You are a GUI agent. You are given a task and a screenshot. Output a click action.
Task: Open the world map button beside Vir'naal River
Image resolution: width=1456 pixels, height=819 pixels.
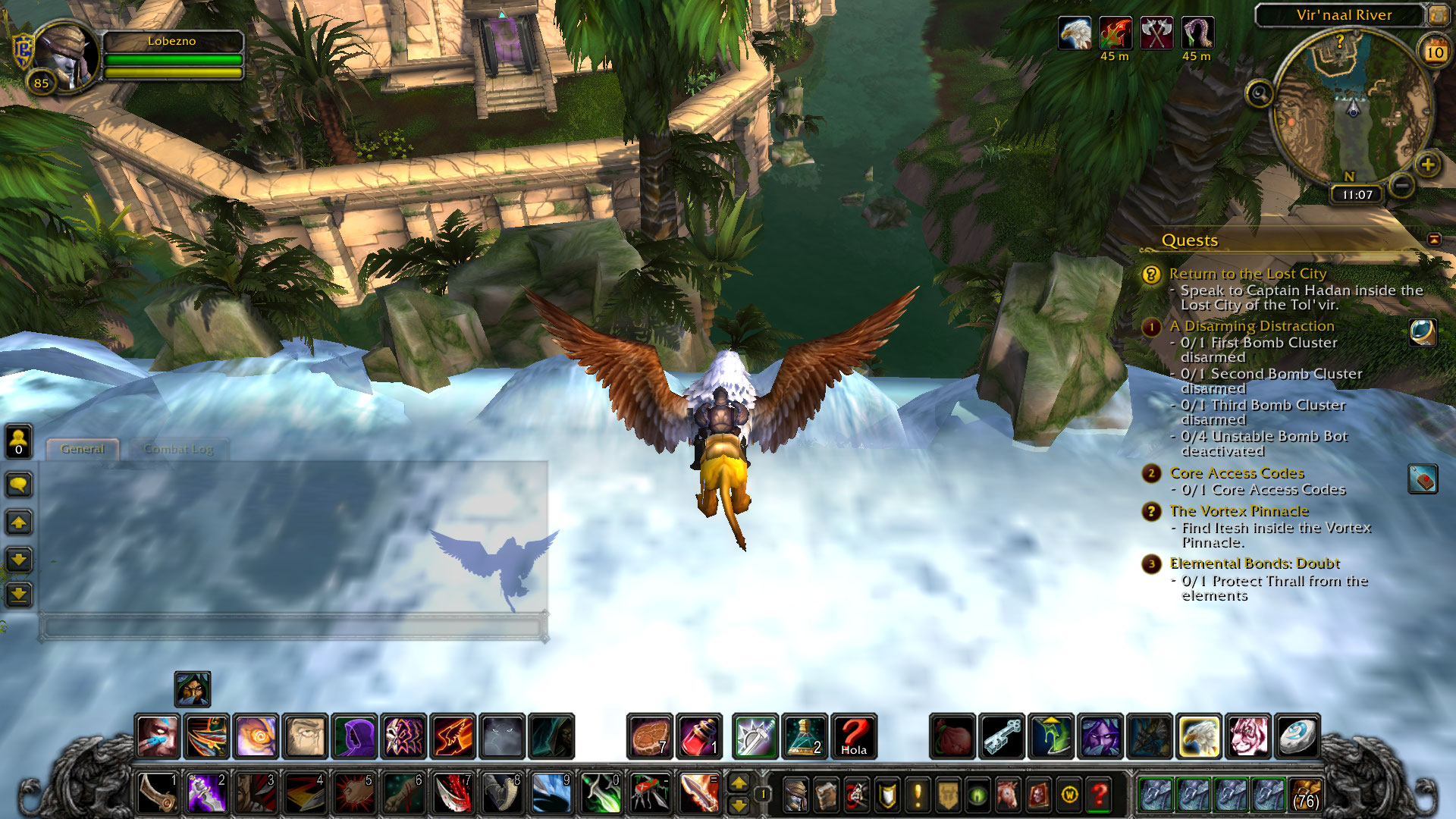[1437, 14]
